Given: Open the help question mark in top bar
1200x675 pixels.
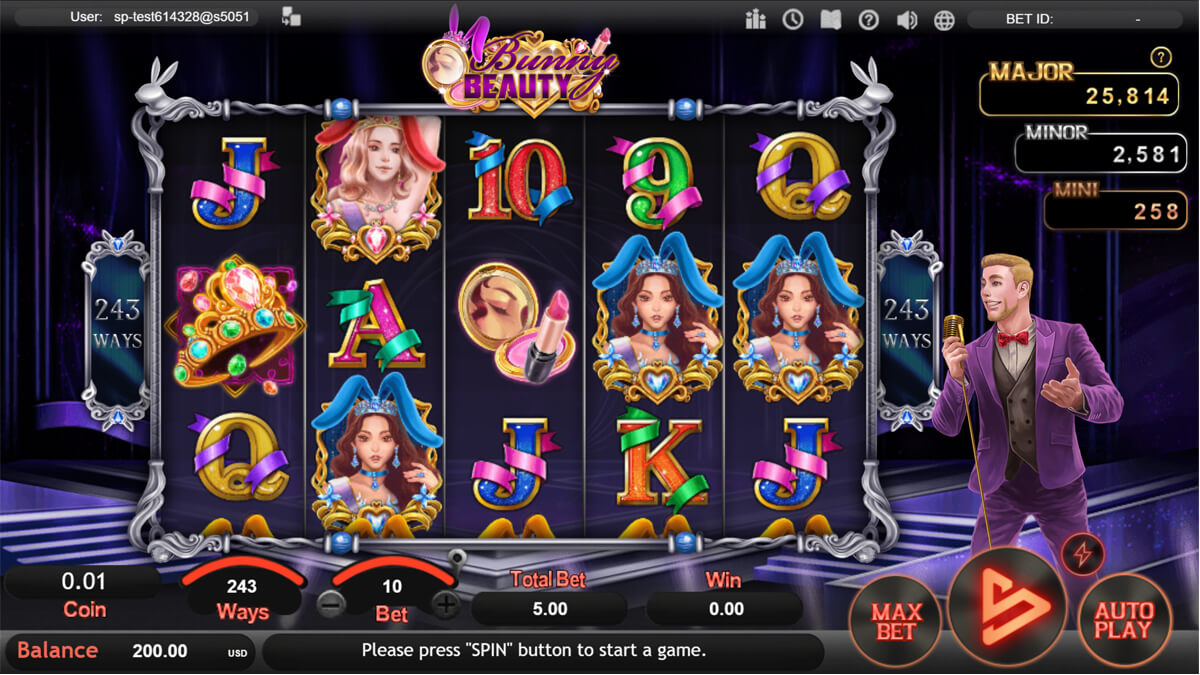Looking at the screenshot, I should click(869, 19).
